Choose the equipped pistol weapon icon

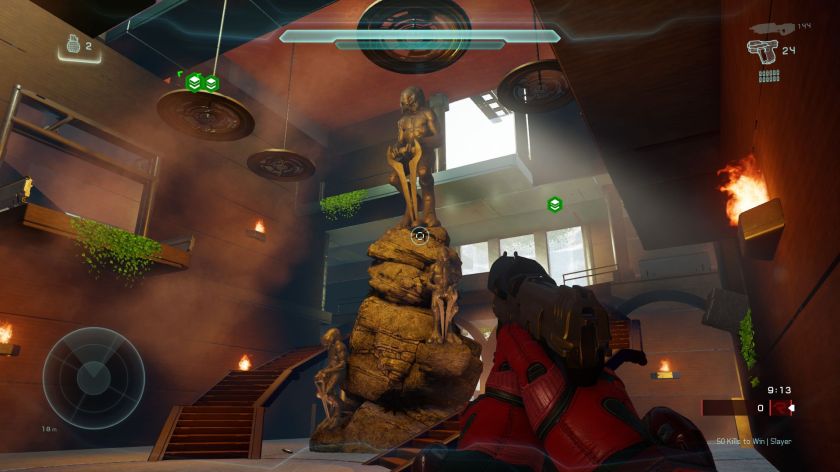(x=762, y=49)
